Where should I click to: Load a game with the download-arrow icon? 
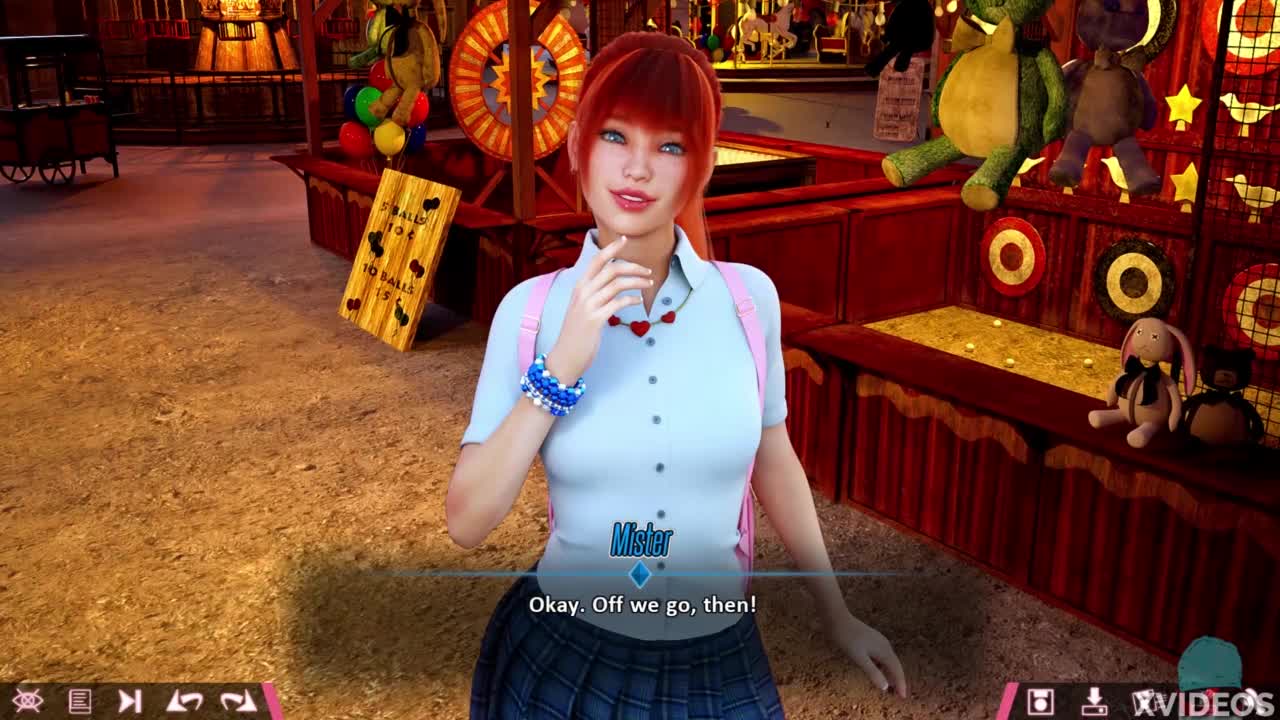click(1094, 701)
